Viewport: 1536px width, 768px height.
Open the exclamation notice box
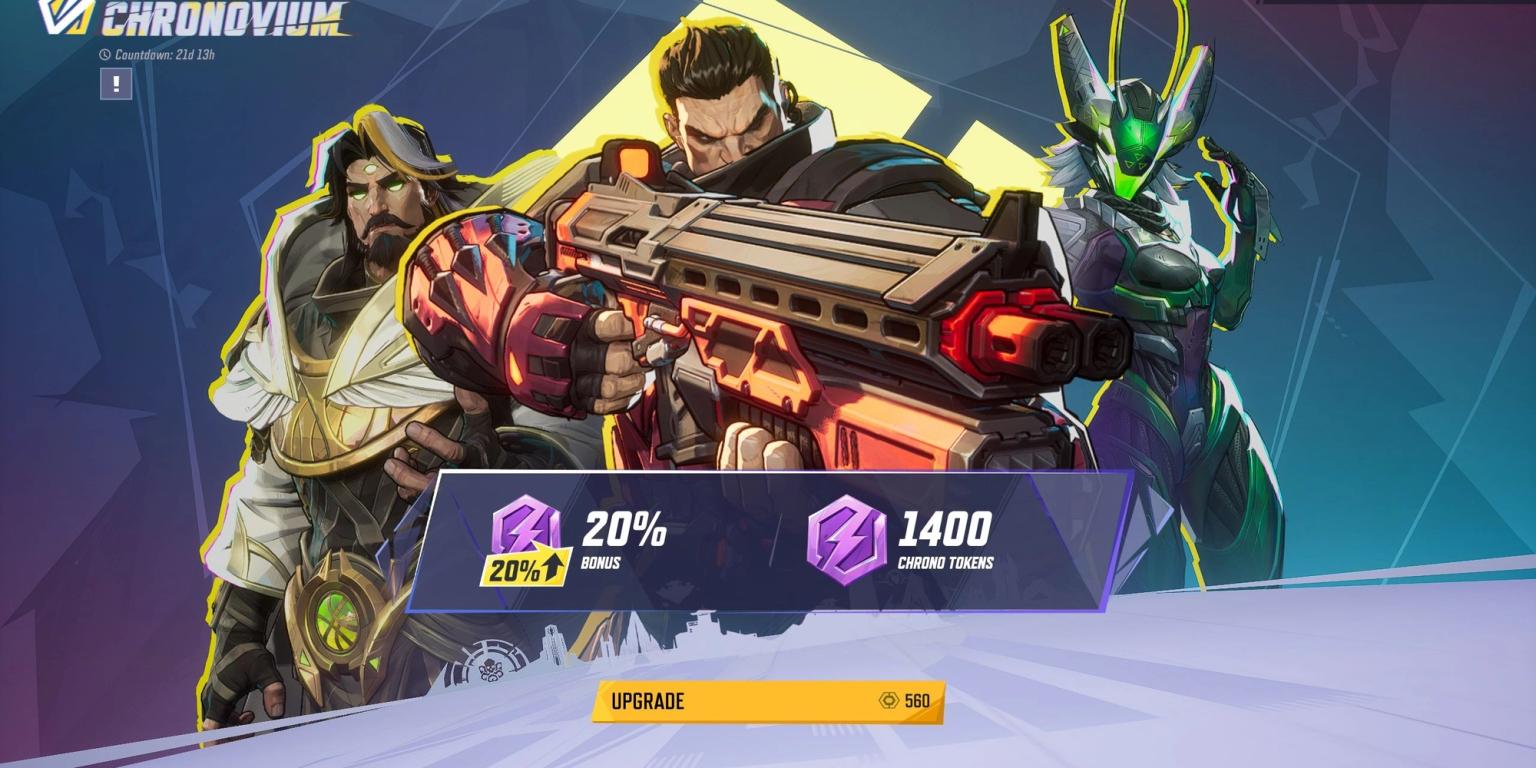pyautogui.click(x=115, y=85)
